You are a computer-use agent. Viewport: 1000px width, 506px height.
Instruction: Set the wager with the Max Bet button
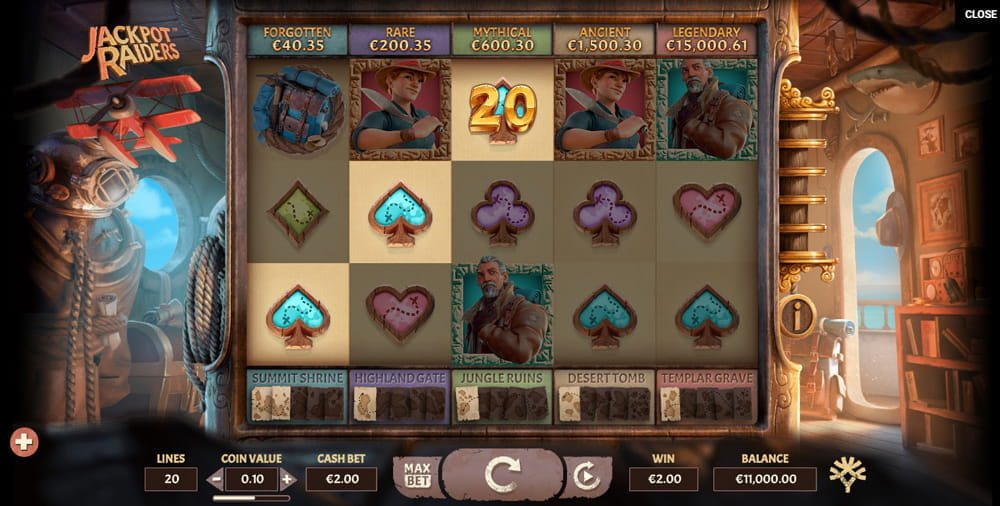(x=416, y=474)
